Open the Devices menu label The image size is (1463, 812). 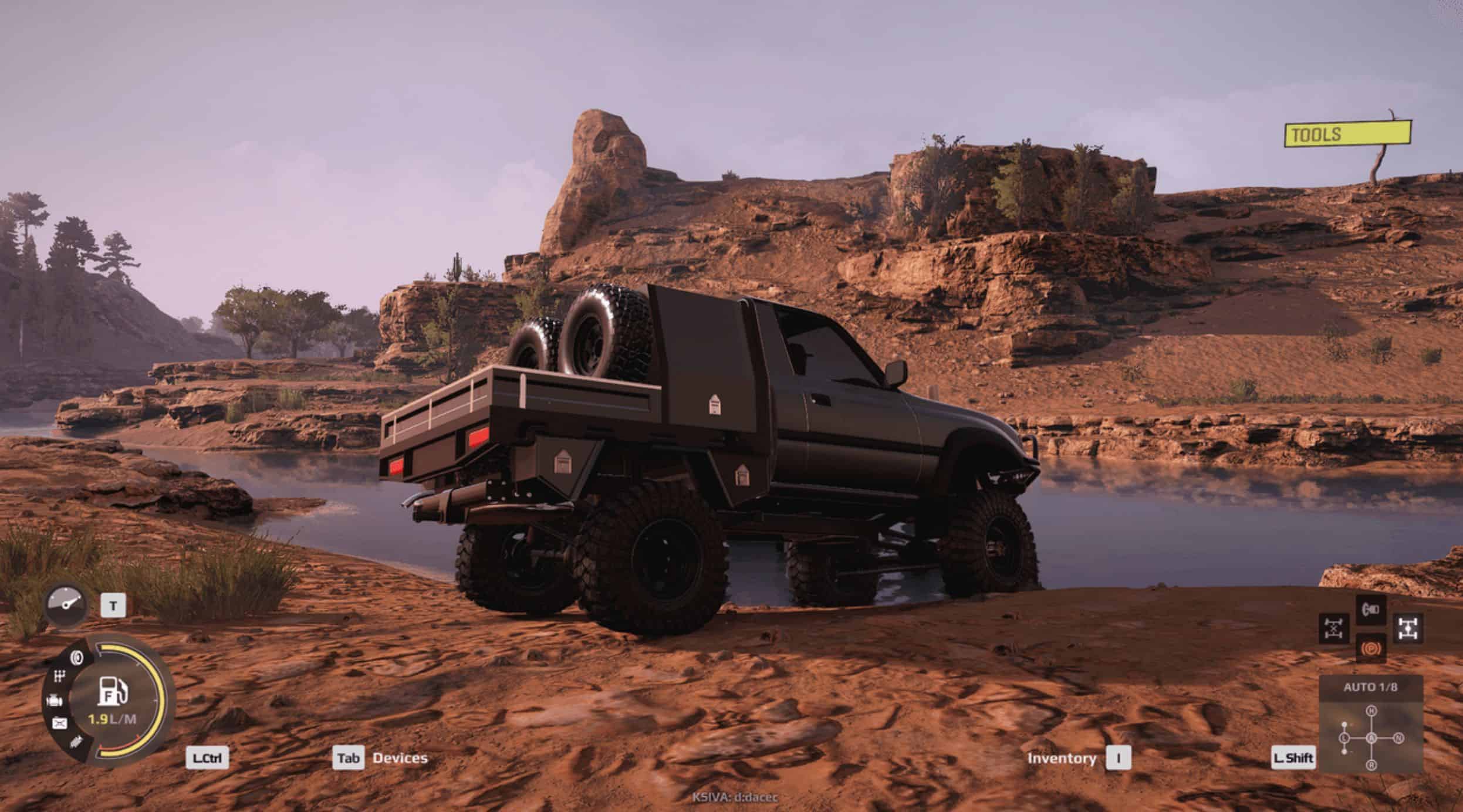tap(400, 758)
